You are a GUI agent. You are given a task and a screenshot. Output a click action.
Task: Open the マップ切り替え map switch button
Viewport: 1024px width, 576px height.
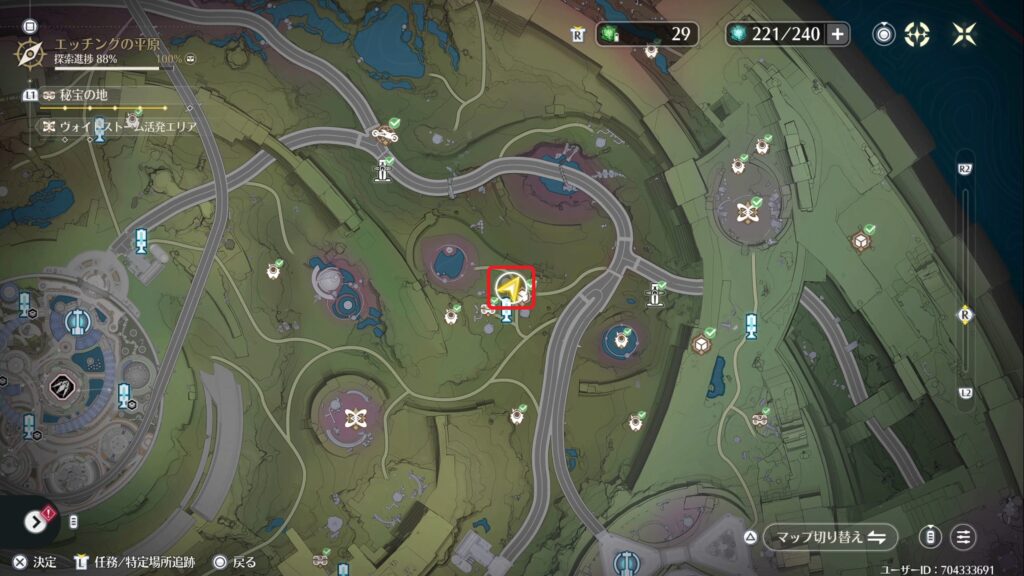coord(828,537)
